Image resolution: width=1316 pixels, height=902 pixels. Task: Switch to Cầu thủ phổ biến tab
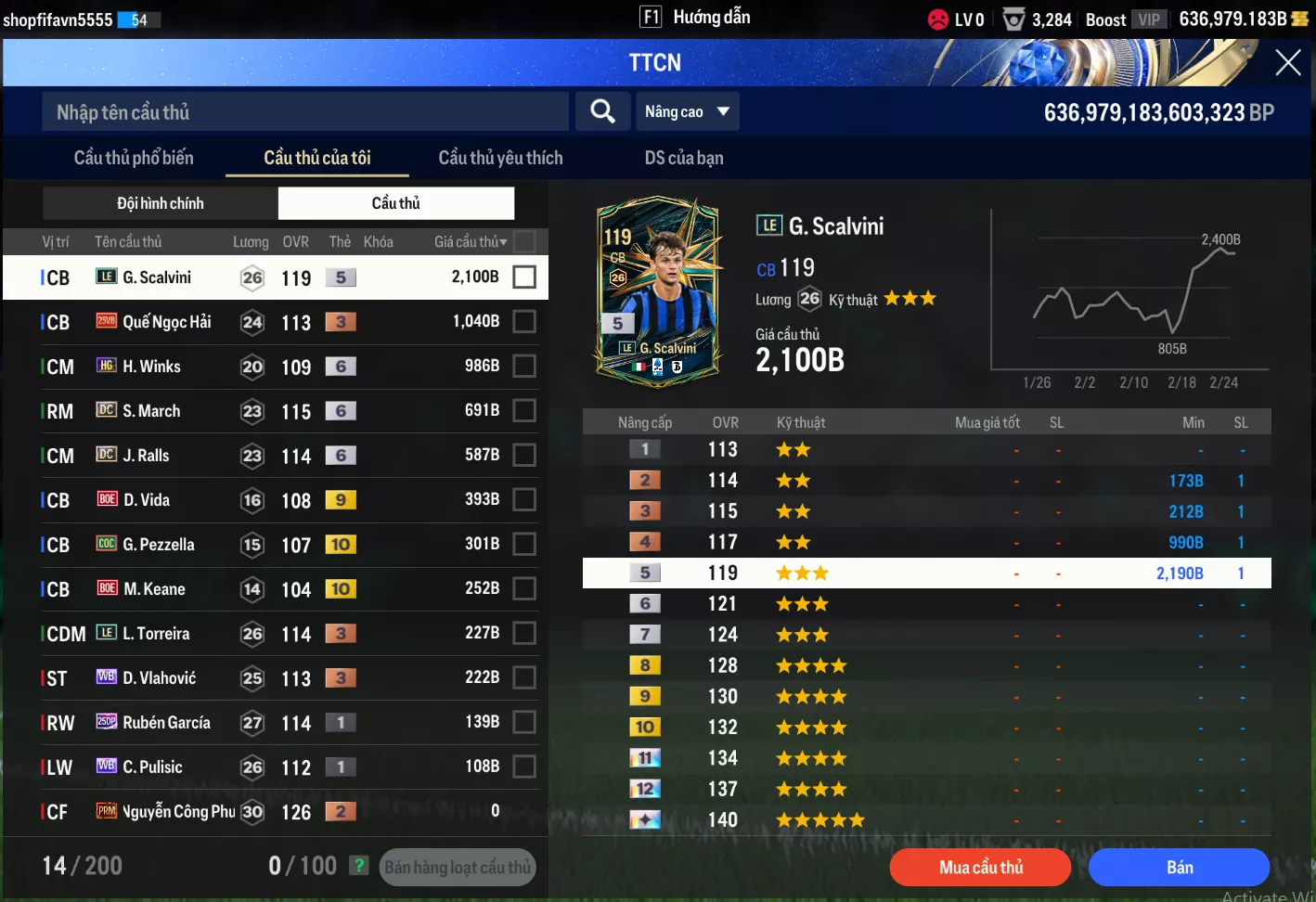[x=134, y=158]
